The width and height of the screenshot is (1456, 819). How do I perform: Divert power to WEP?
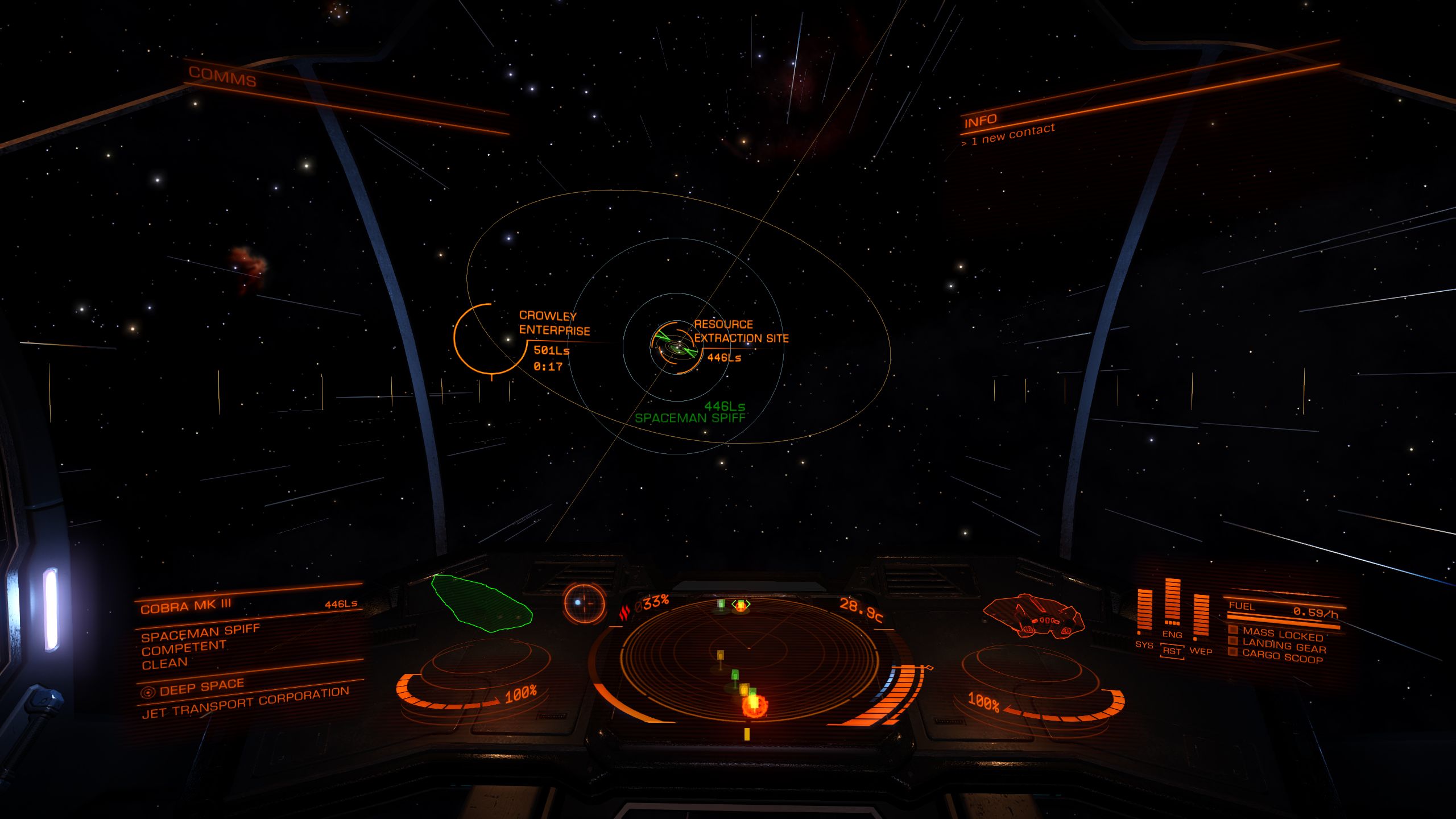tap(1201, 651)
